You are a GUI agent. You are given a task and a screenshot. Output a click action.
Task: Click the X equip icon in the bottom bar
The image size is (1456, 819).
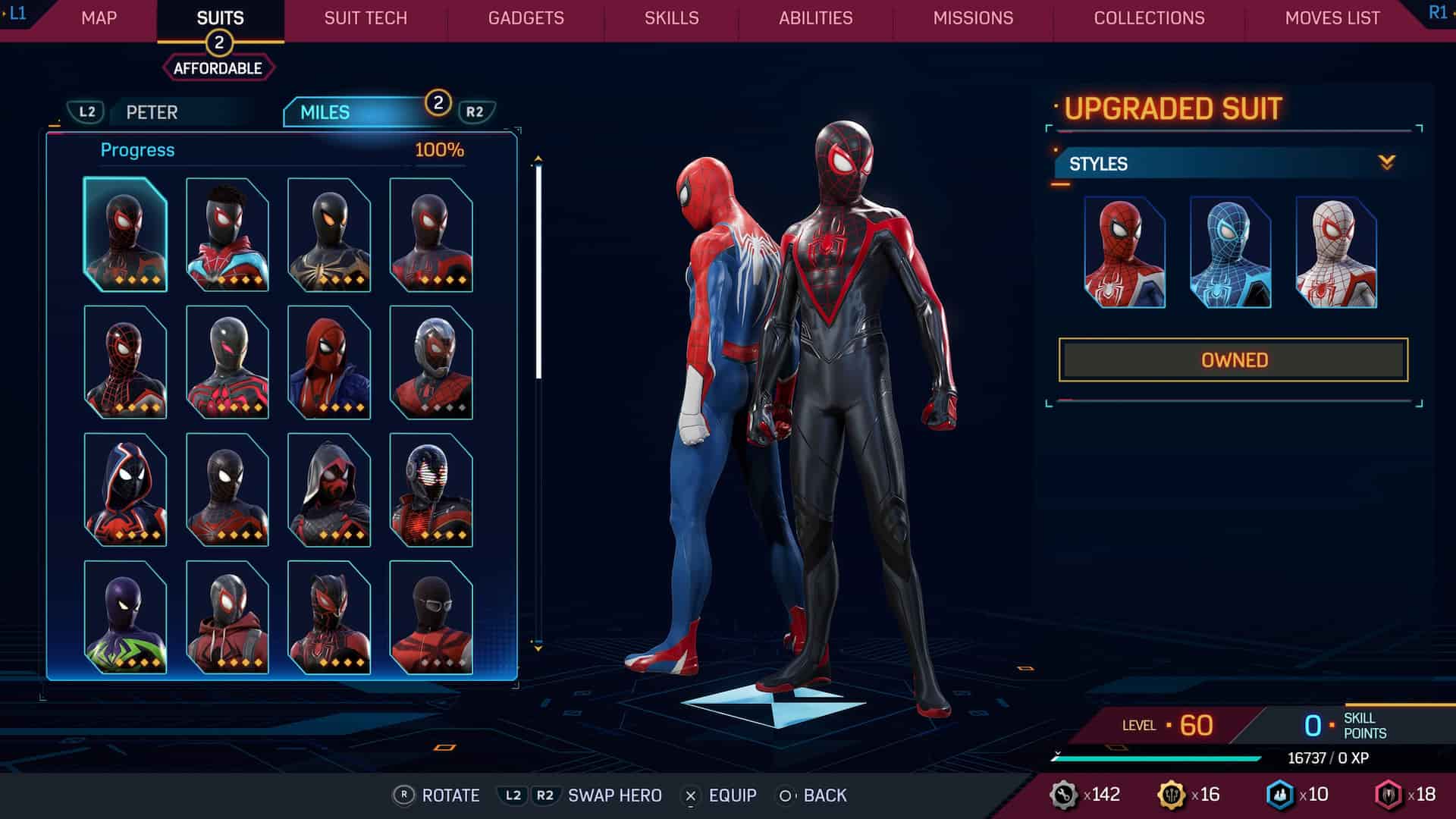point(689,796)
